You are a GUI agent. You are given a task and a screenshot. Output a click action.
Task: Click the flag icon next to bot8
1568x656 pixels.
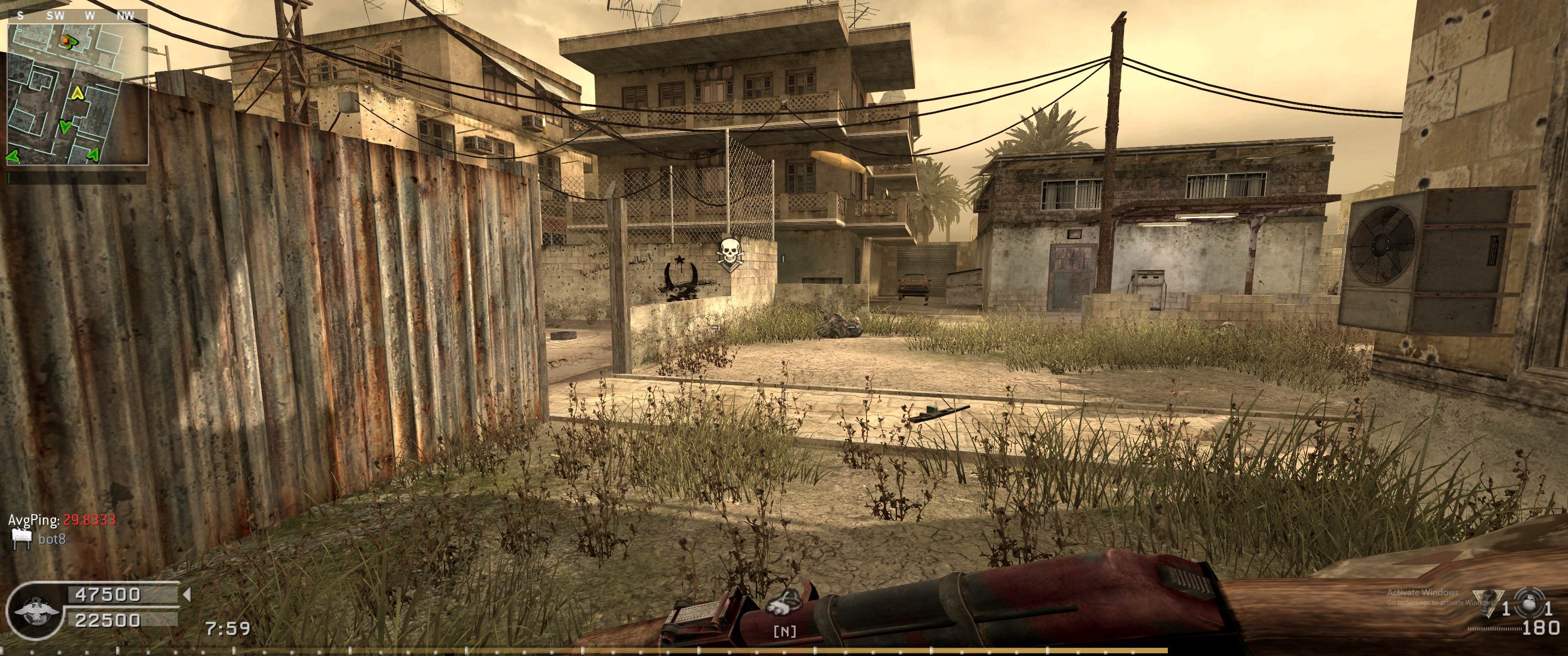pyautogui.click(x=21, y=538)
